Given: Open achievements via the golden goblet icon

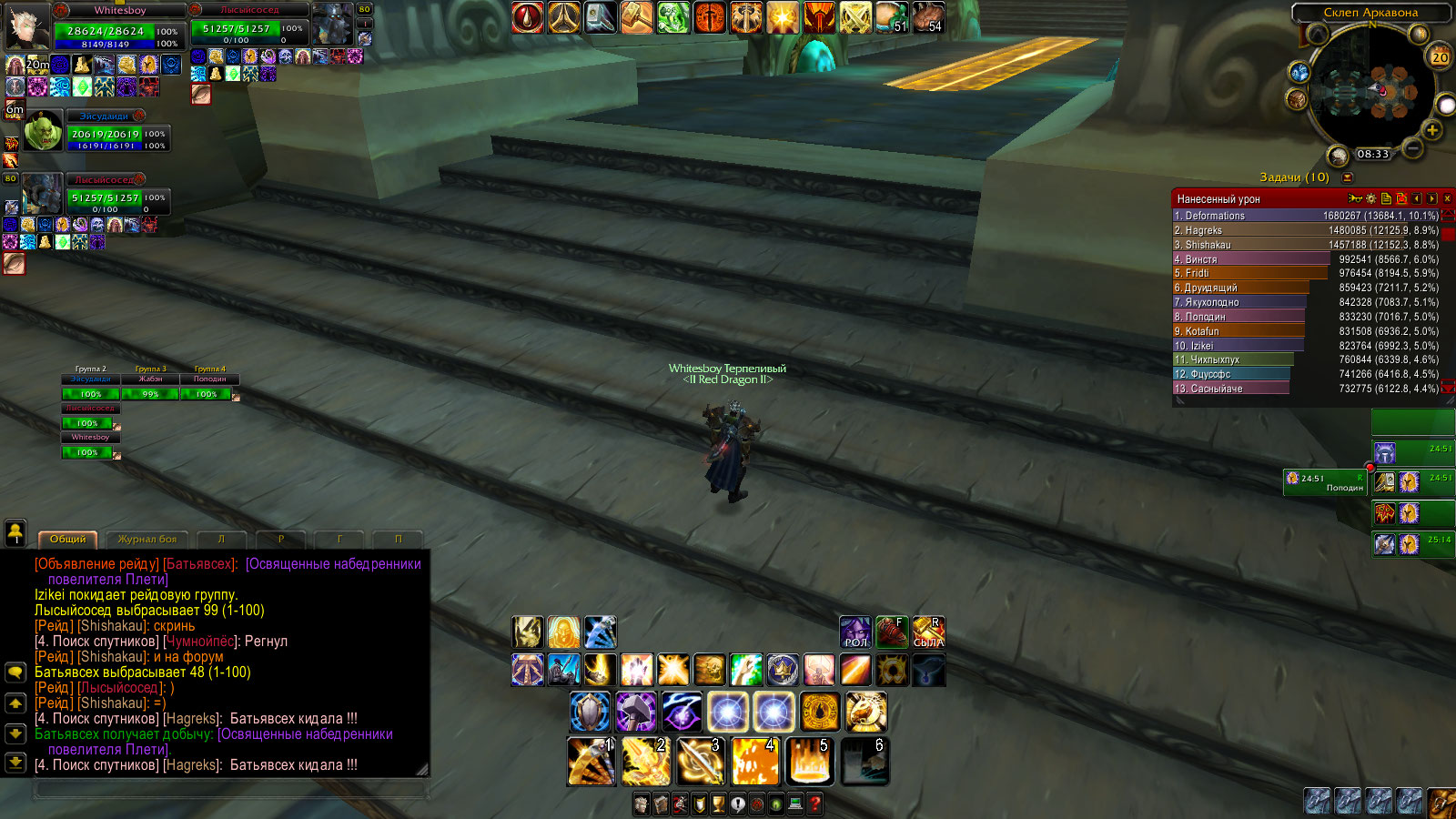Looking at the screenshot, I should coord(718,804).
